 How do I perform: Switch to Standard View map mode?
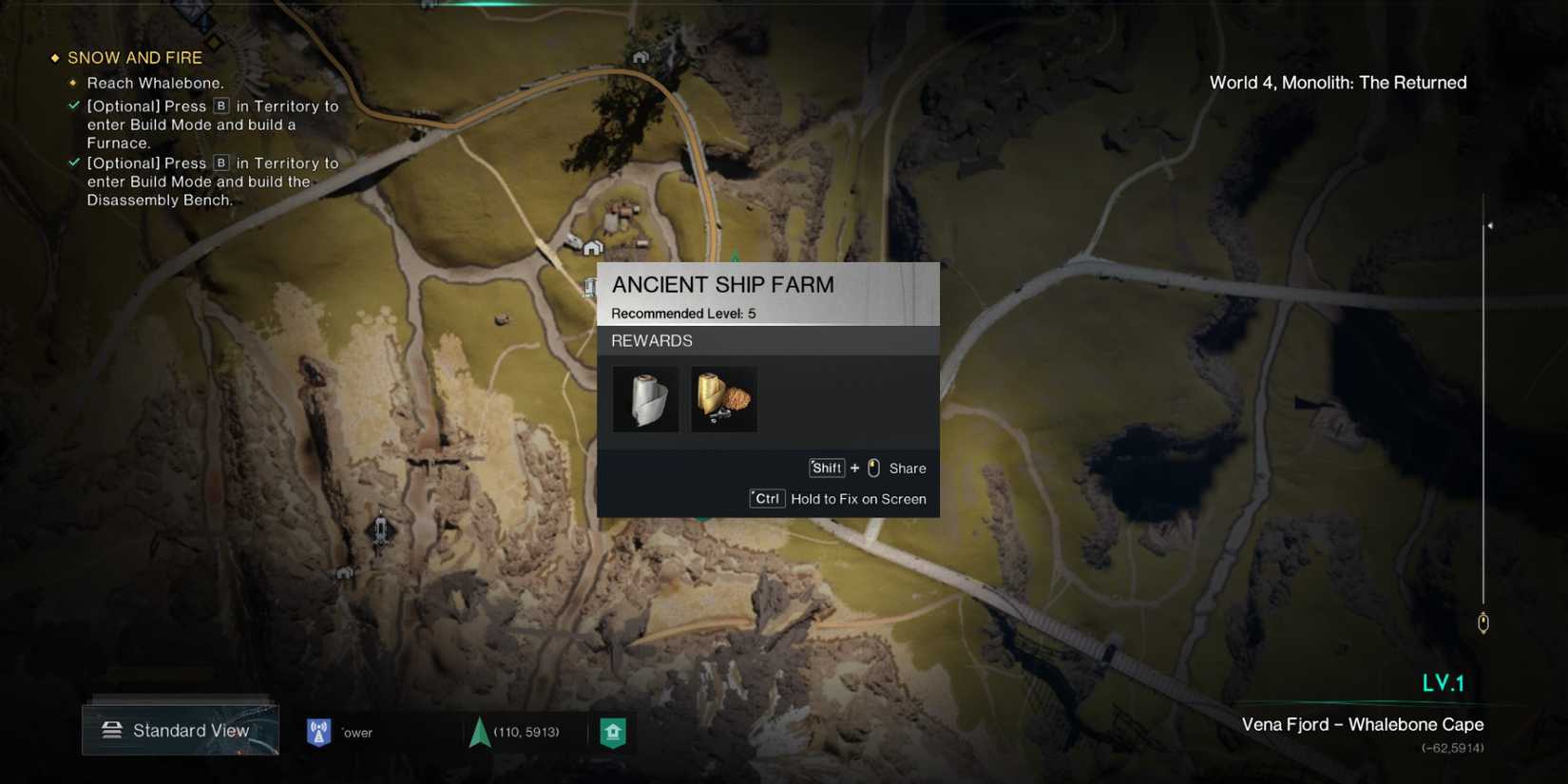[x=190, y=730]
